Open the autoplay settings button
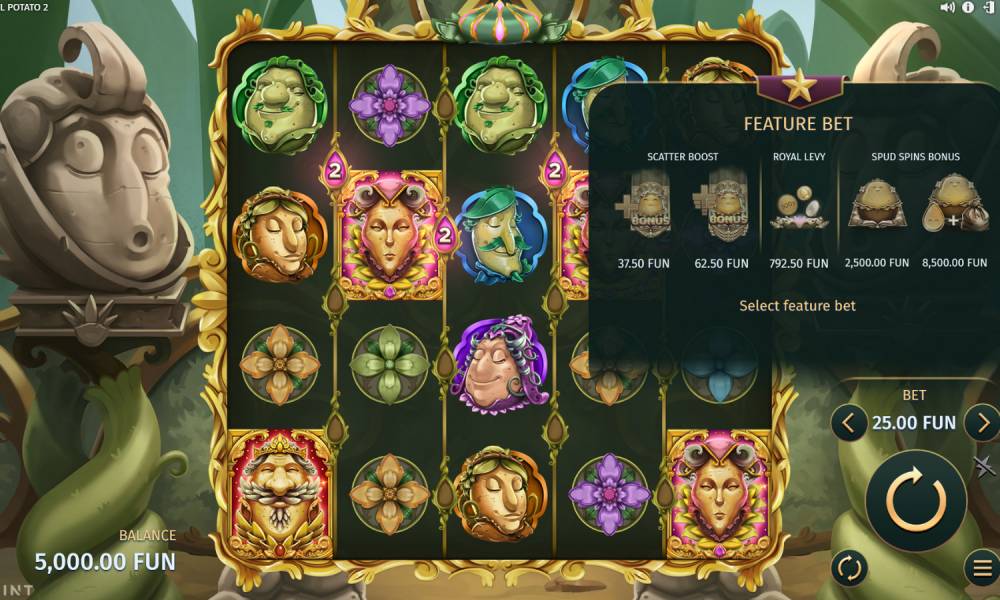Image resolution: width=1000 pixels, height=600 pixels. tap(849, 568)
